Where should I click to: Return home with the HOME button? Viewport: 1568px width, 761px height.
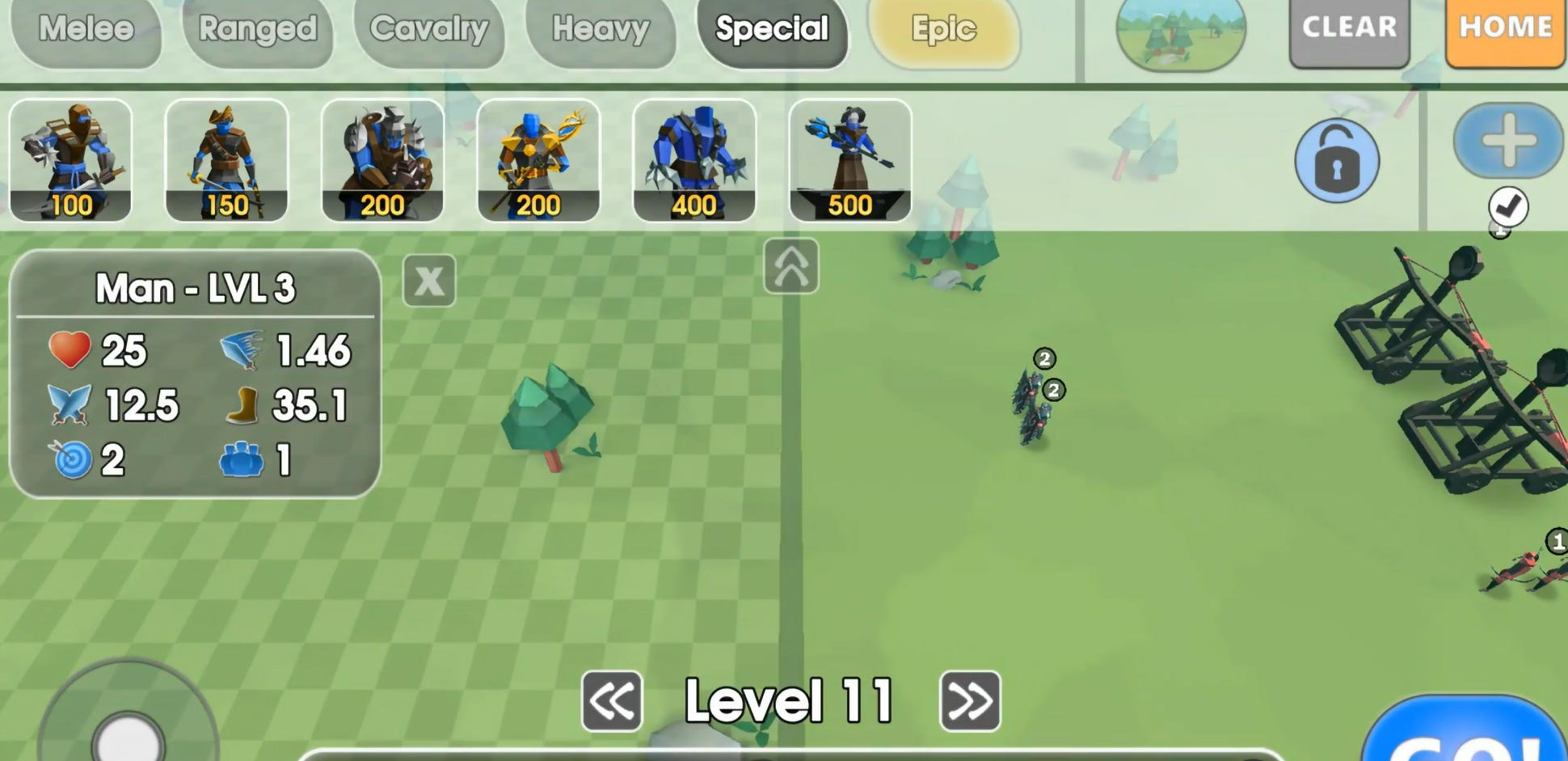(x=1506, y=27)
